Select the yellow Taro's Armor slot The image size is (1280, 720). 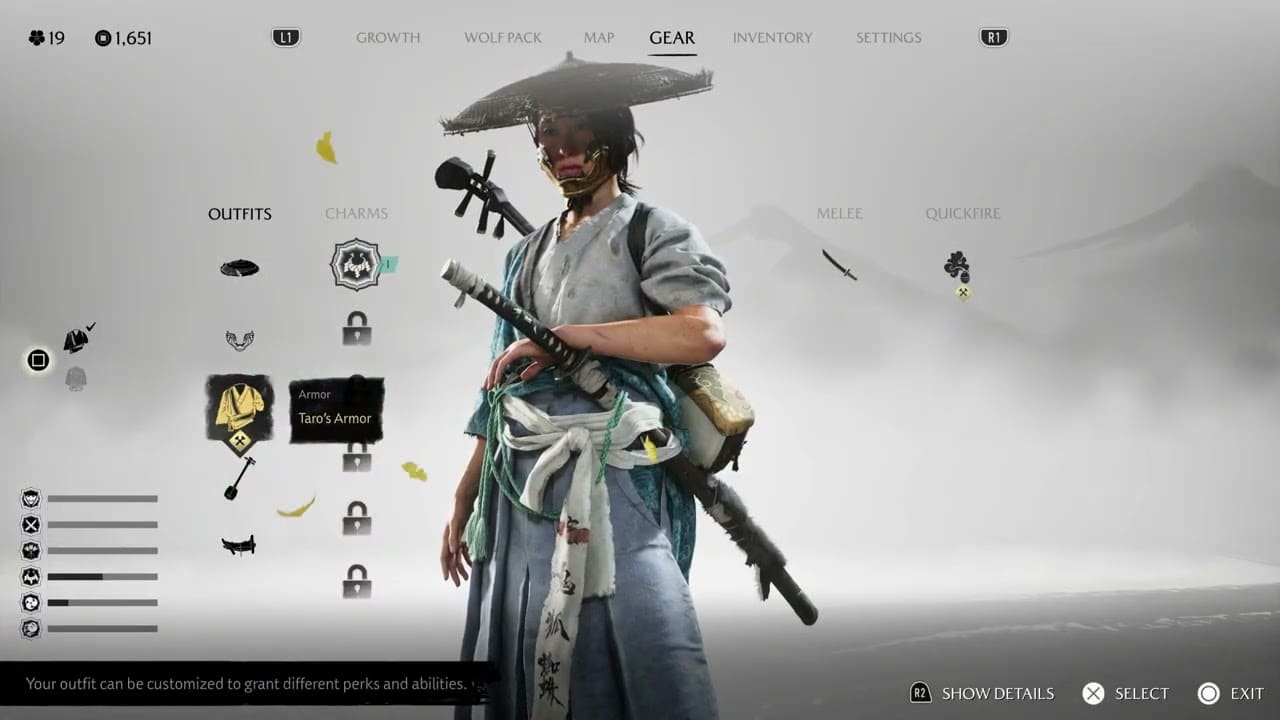point(239,410)
